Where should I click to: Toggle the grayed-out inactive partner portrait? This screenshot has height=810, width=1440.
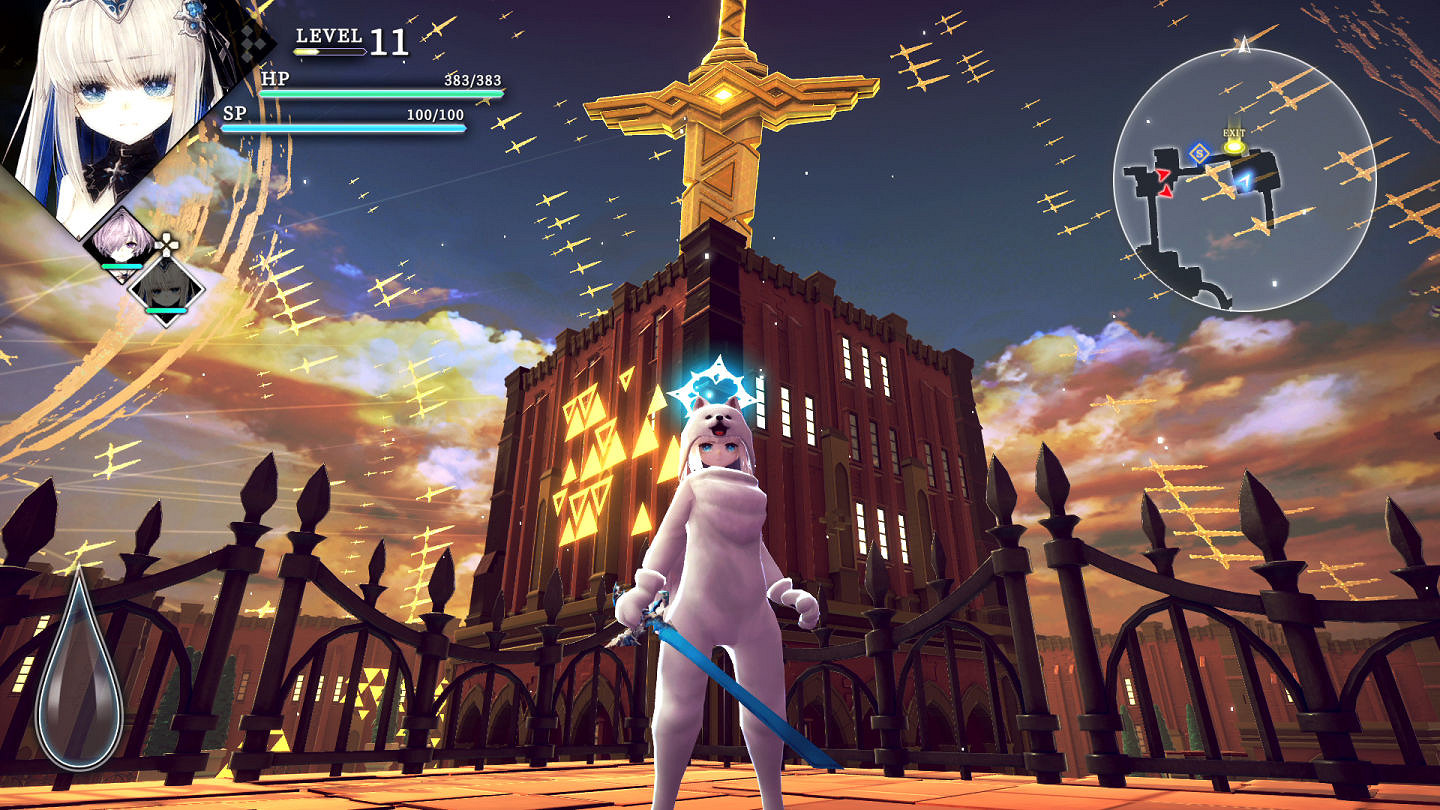[165, 291]
